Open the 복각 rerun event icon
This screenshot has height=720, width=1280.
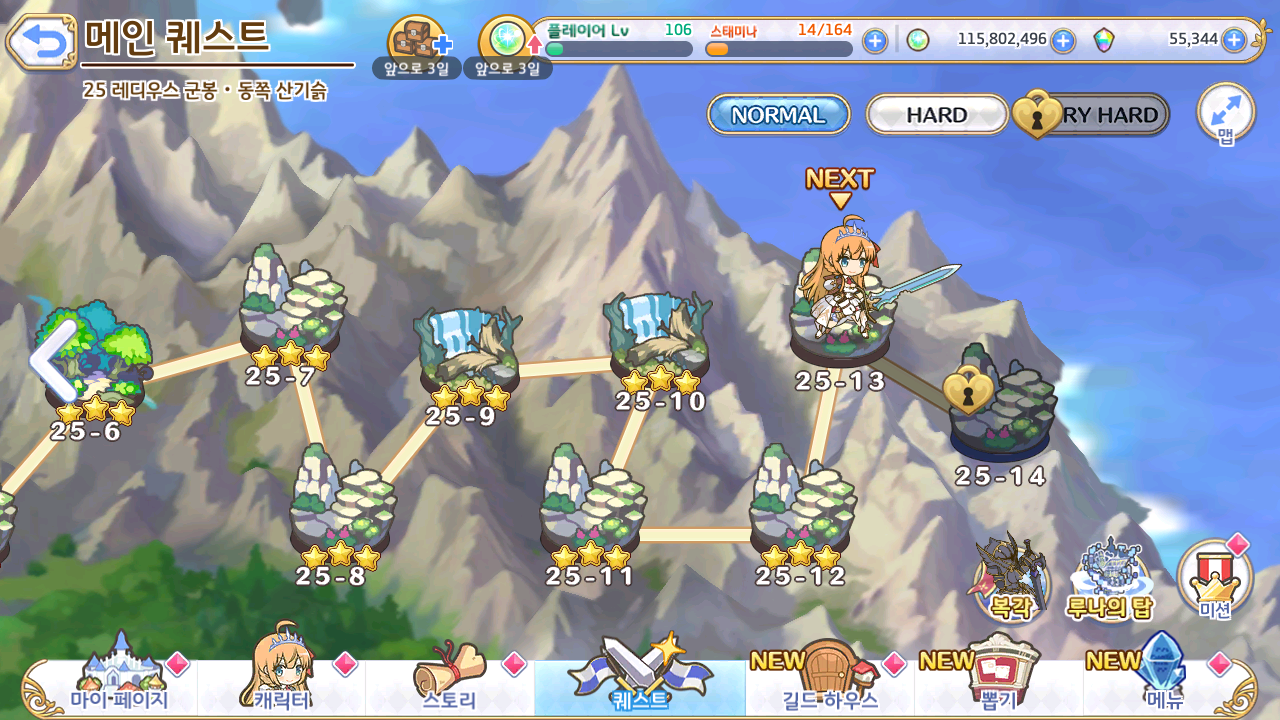pyautogui.click(x=1012, y=580)
